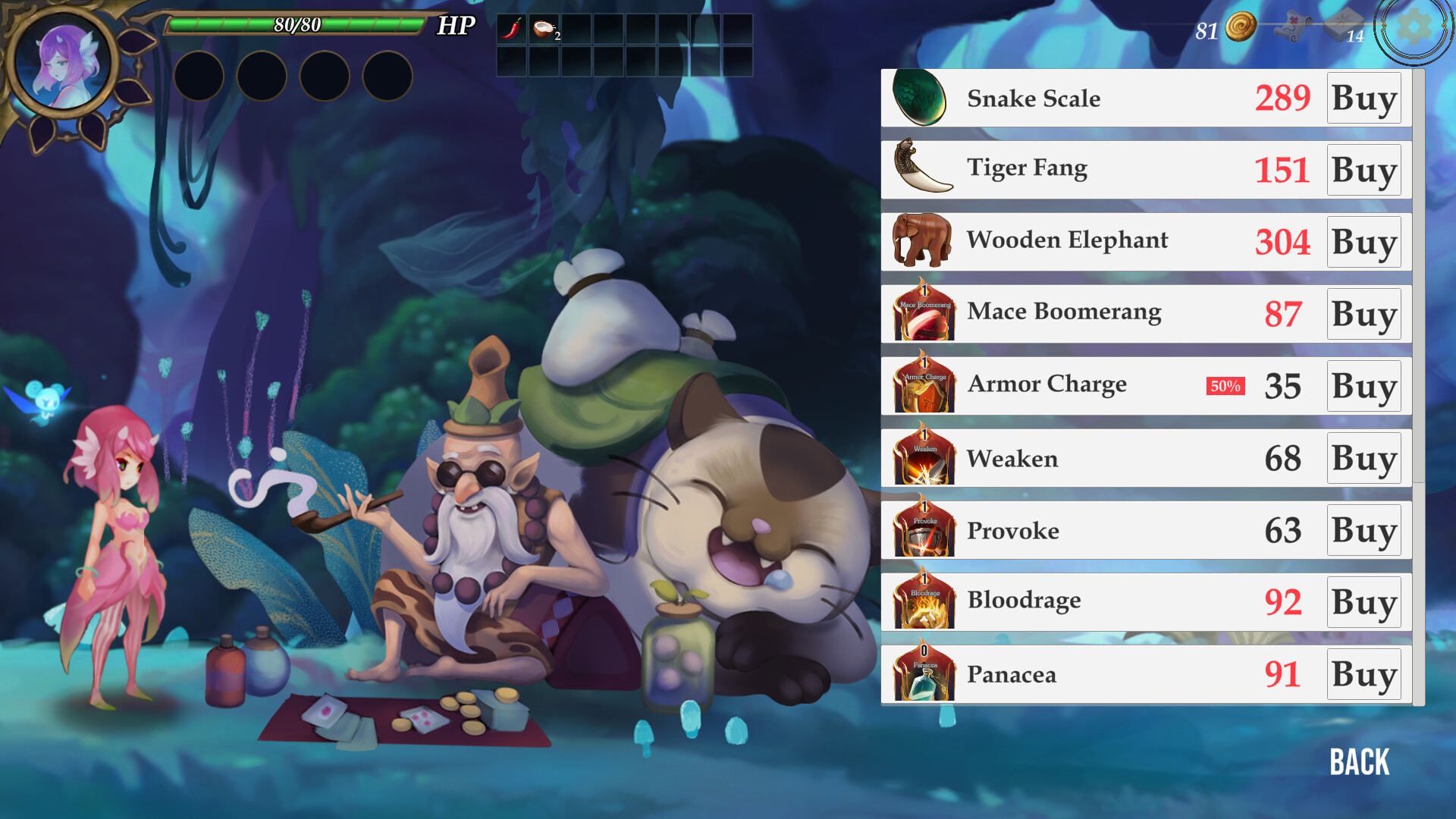Select the Snake Scale item icon
Image resolution: width=1456 pixels, height=819 pixels.
click(922, 98)
